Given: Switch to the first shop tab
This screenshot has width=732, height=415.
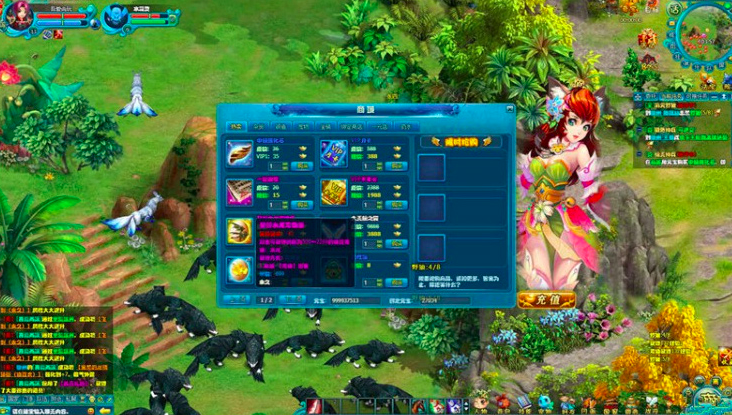Looking at the screenshot, I should pos(235,128).
